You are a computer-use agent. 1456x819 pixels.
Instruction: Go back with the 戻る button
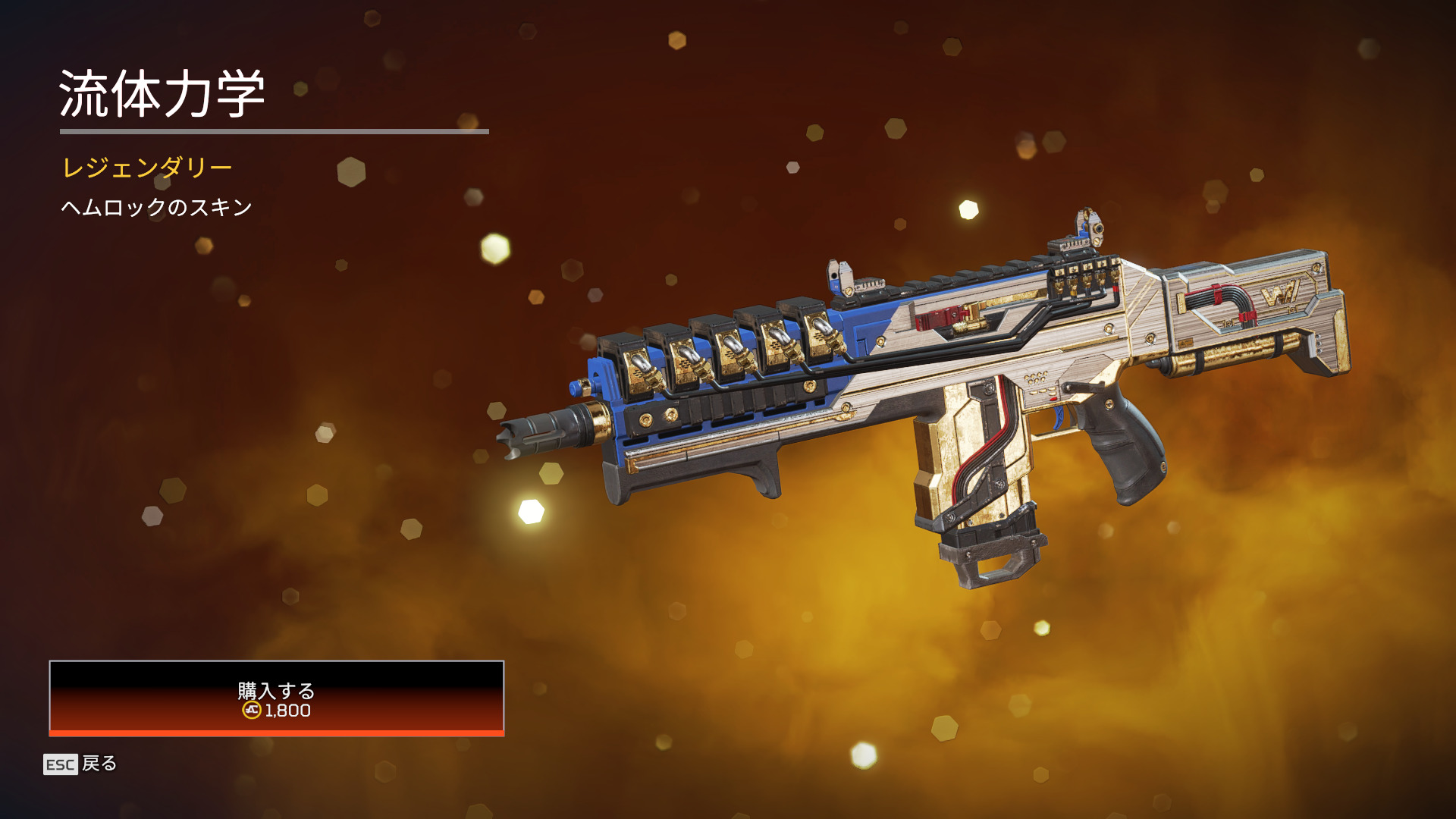tap(81, 764)
